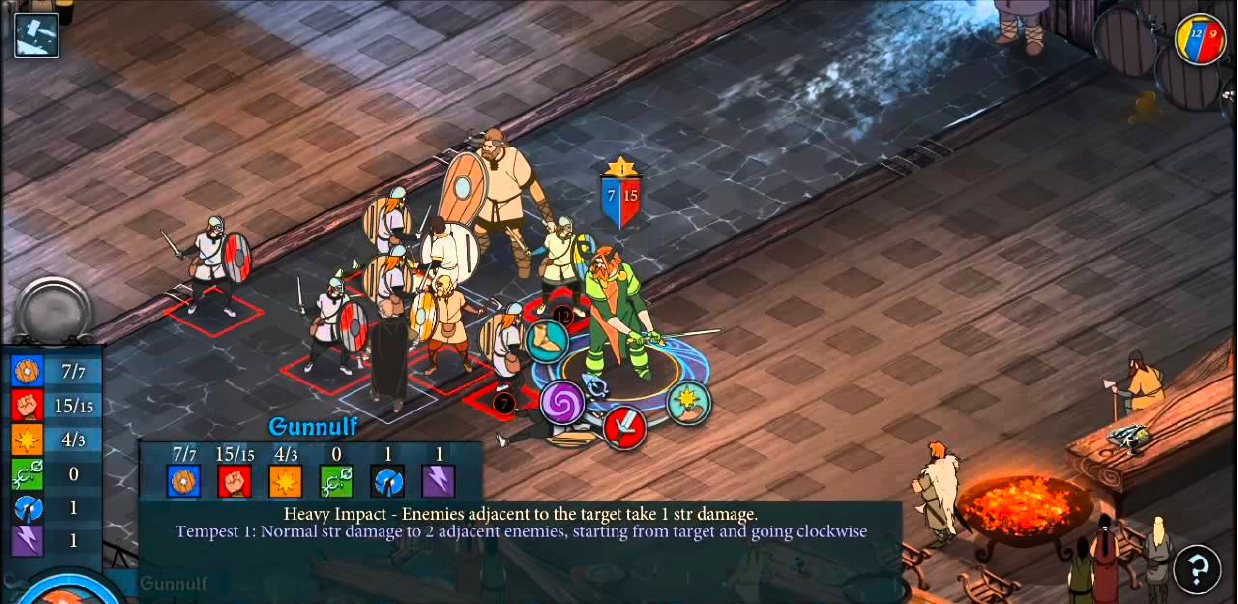This screenshot has height=604, width=1238.
Task: Select the boot move action
Action: pos(547,341)
